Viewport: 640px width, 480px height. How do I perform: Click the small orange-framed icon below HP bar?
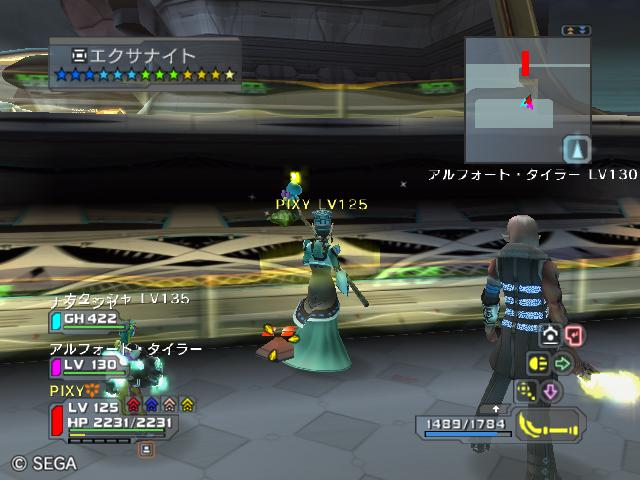(146, 450)
